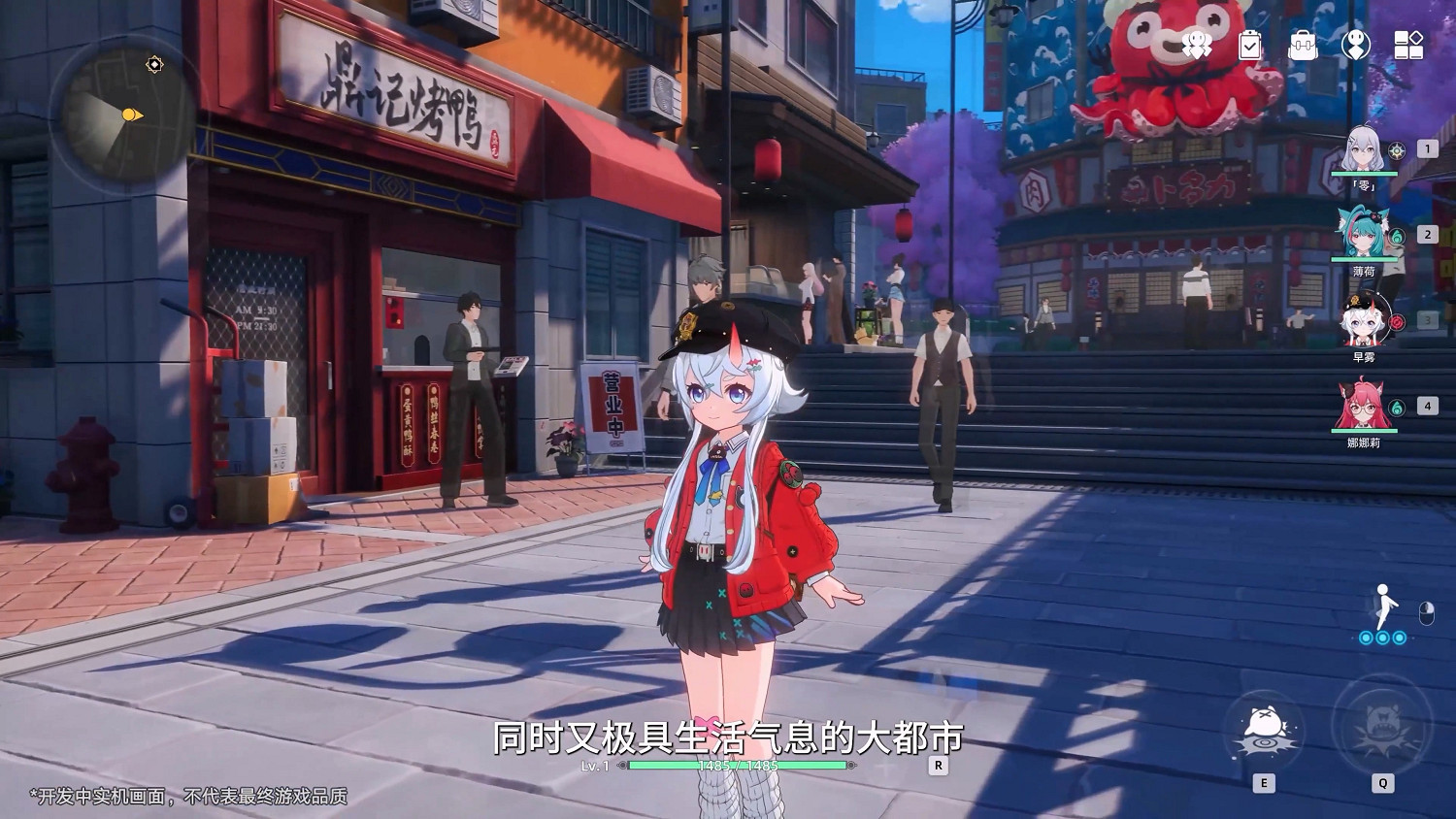This screenshot has width=1456, height=819.
Task: Click 早雾's red skill ring icon
Action: coord(1398,322)
